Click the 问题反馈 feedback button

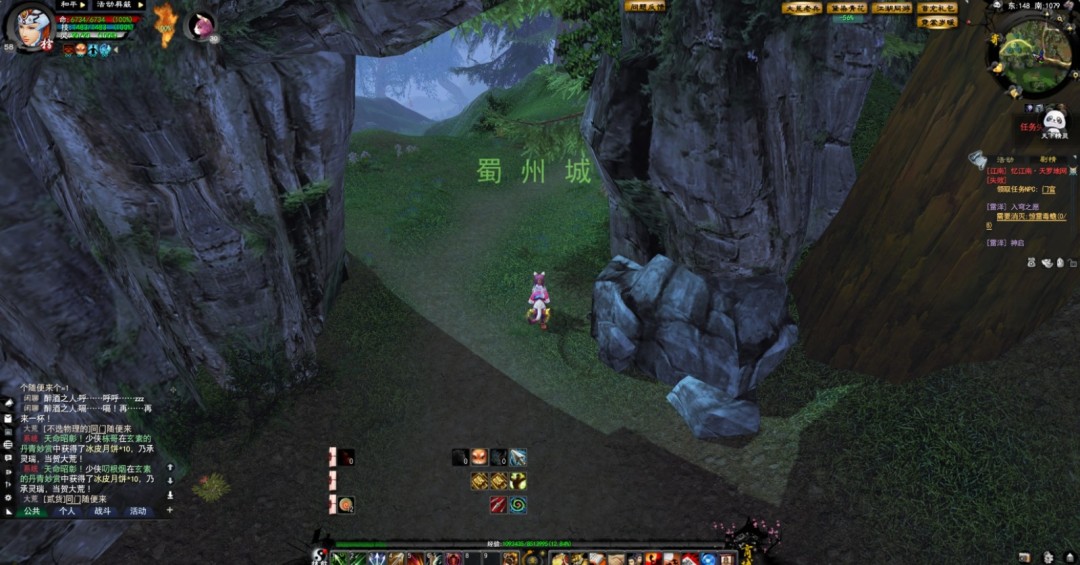645,6
